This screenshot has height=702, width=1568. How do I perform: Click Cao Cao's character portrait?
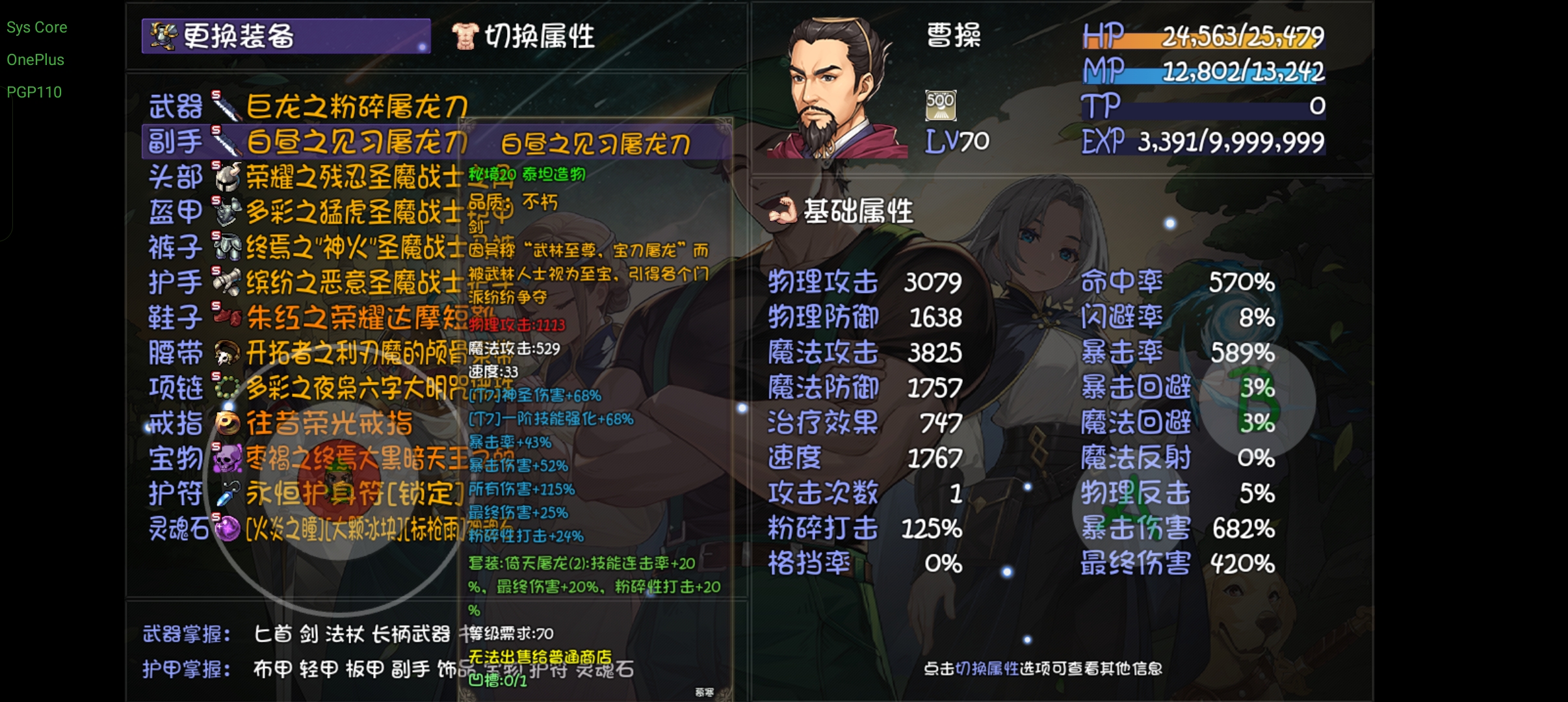(839, 84)
